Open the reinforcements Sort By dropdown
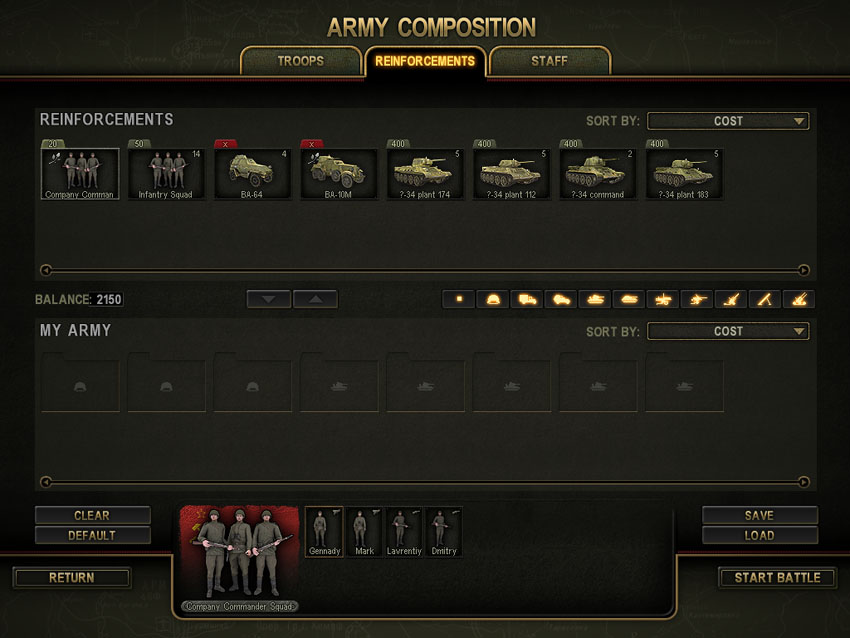The image size is (850, 638). pyautogui.click(x=728, y=121)
